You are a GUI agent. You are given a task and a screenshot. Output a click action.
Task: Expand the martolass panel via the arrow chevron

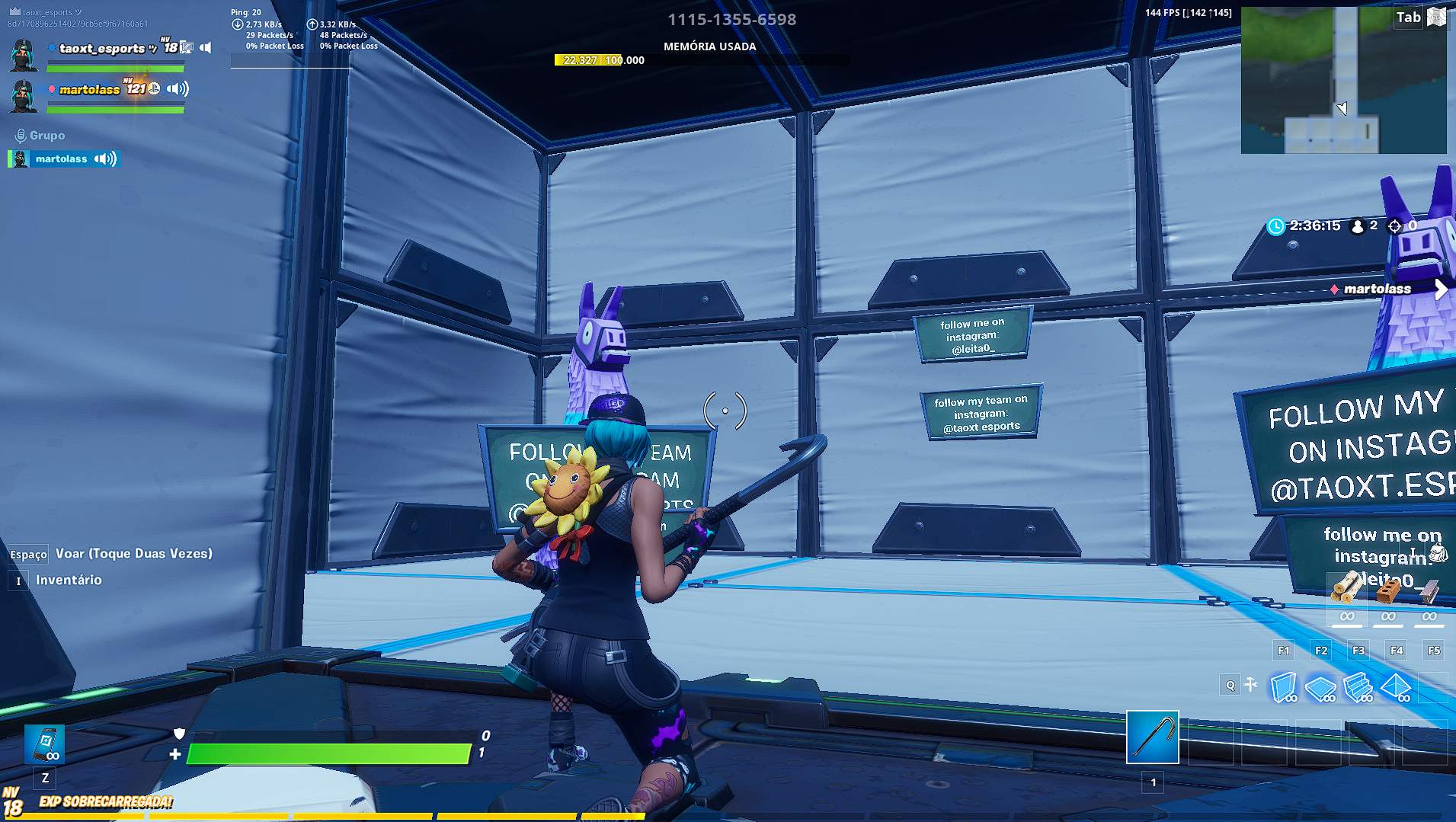(1442, 289)
